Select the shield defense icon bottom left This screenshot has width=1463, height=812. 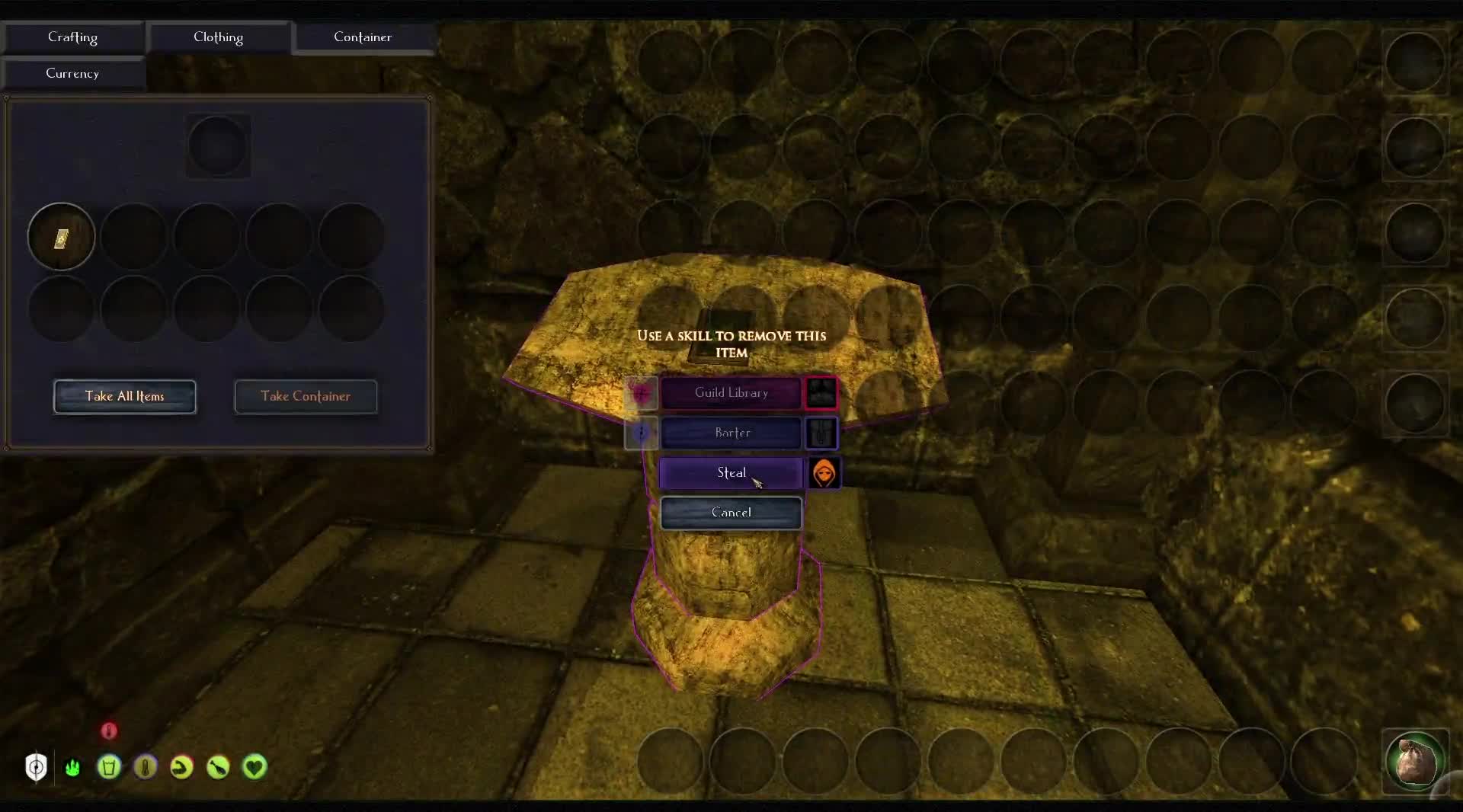(36, 768)
